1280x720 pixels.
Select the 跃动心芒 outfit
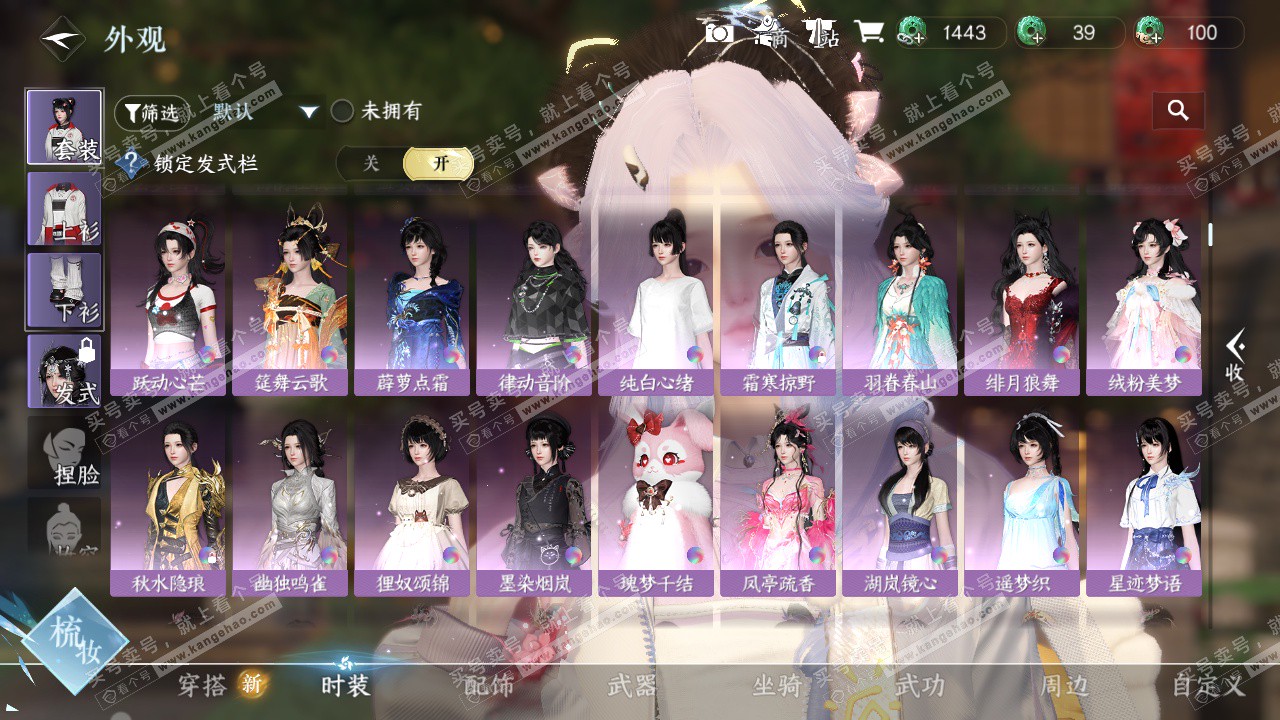click(168, 300)
